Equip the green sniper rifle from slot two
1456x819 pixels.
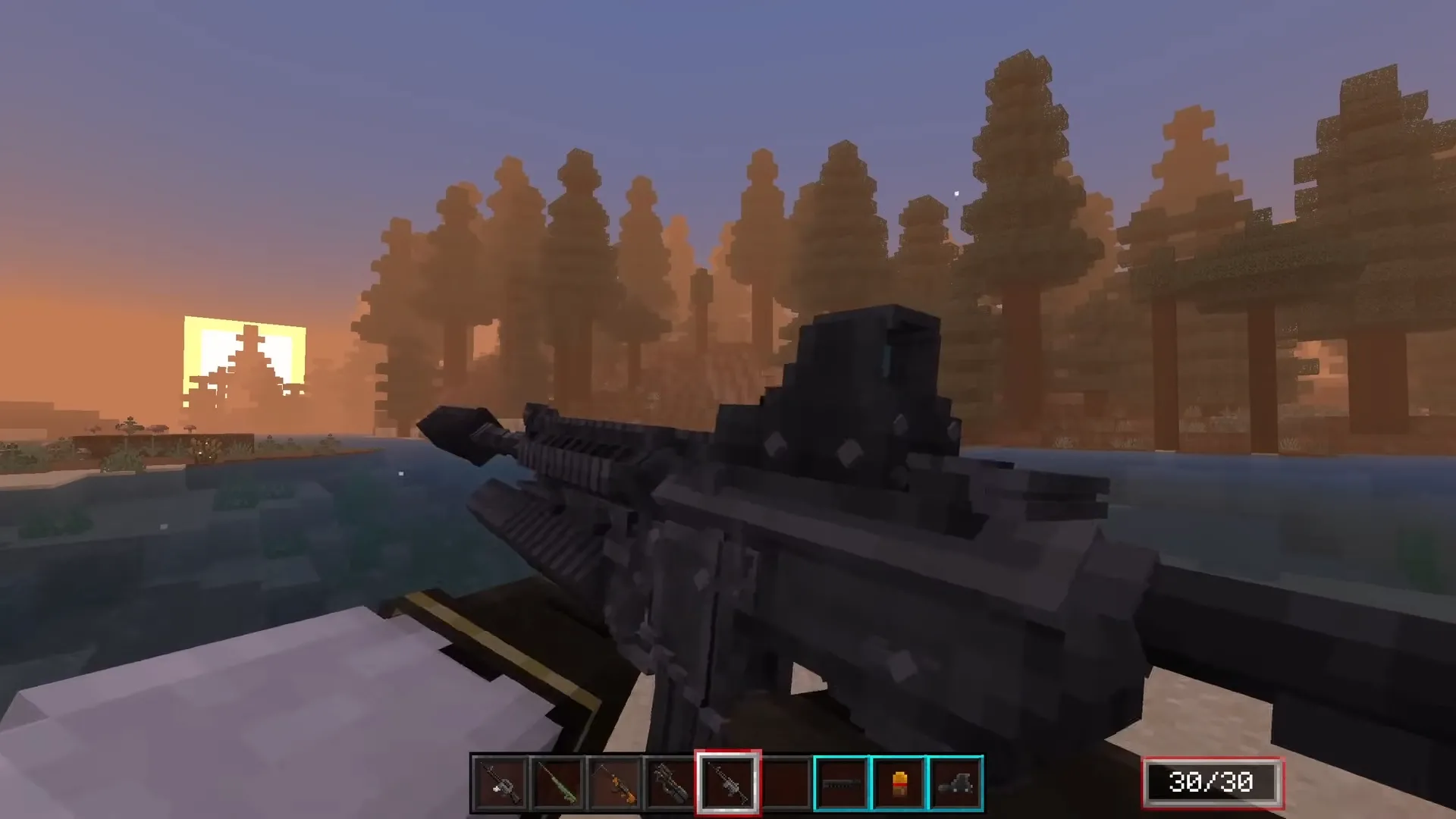point(556,783)
